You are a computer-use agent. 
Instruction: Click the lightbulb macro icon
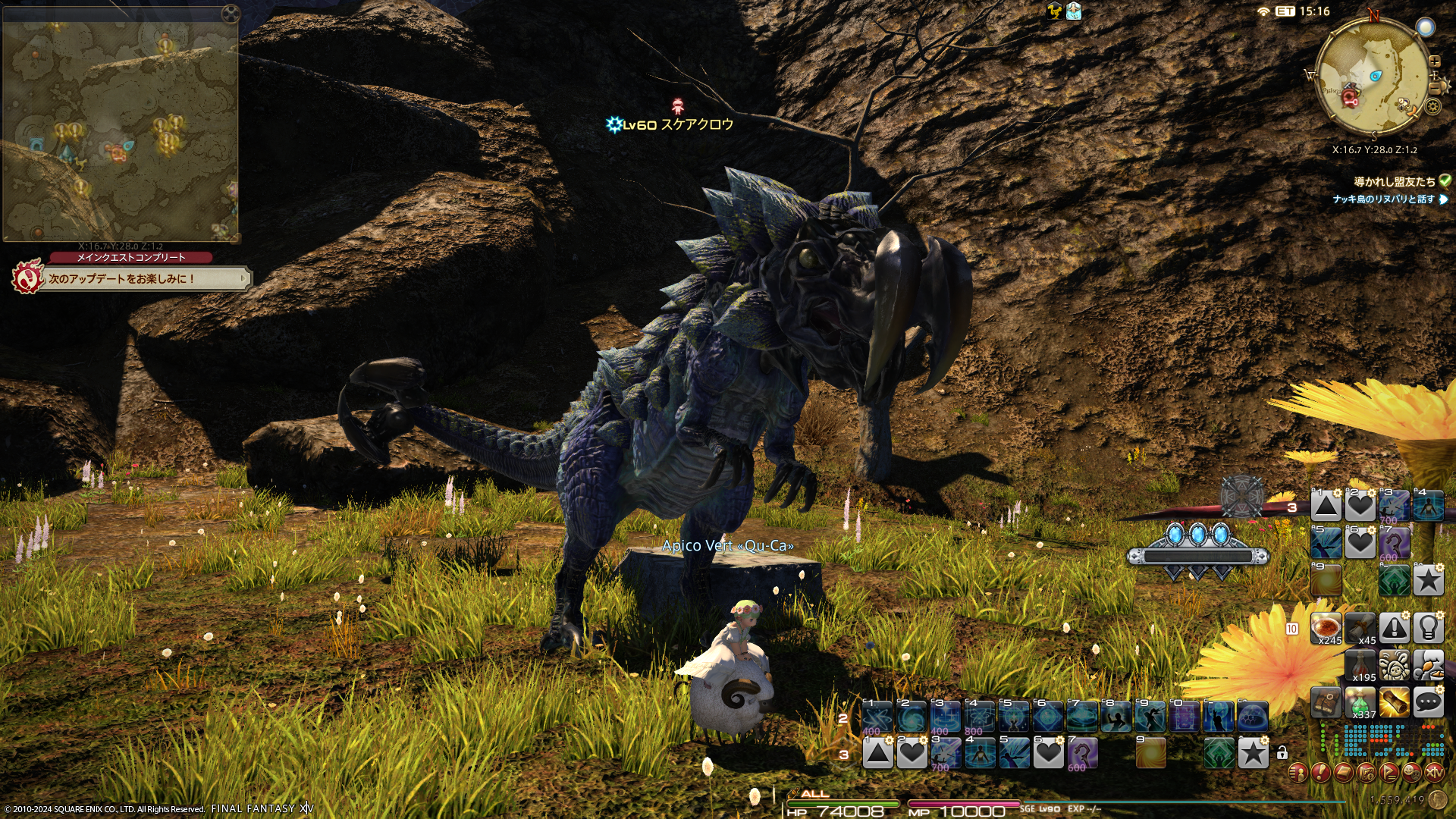(1428, 628)
